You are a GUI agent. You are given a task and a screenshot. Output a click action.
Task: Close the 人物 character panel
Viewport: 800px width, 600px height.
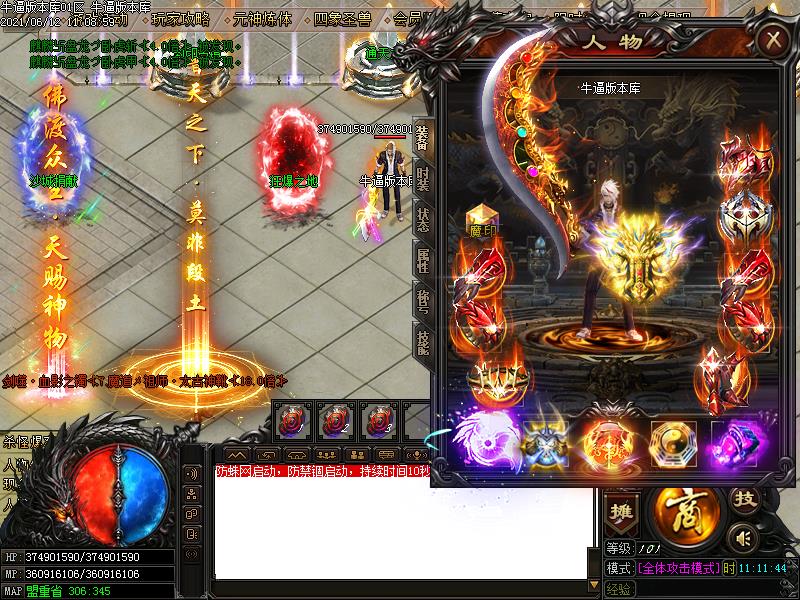point(772,40)
